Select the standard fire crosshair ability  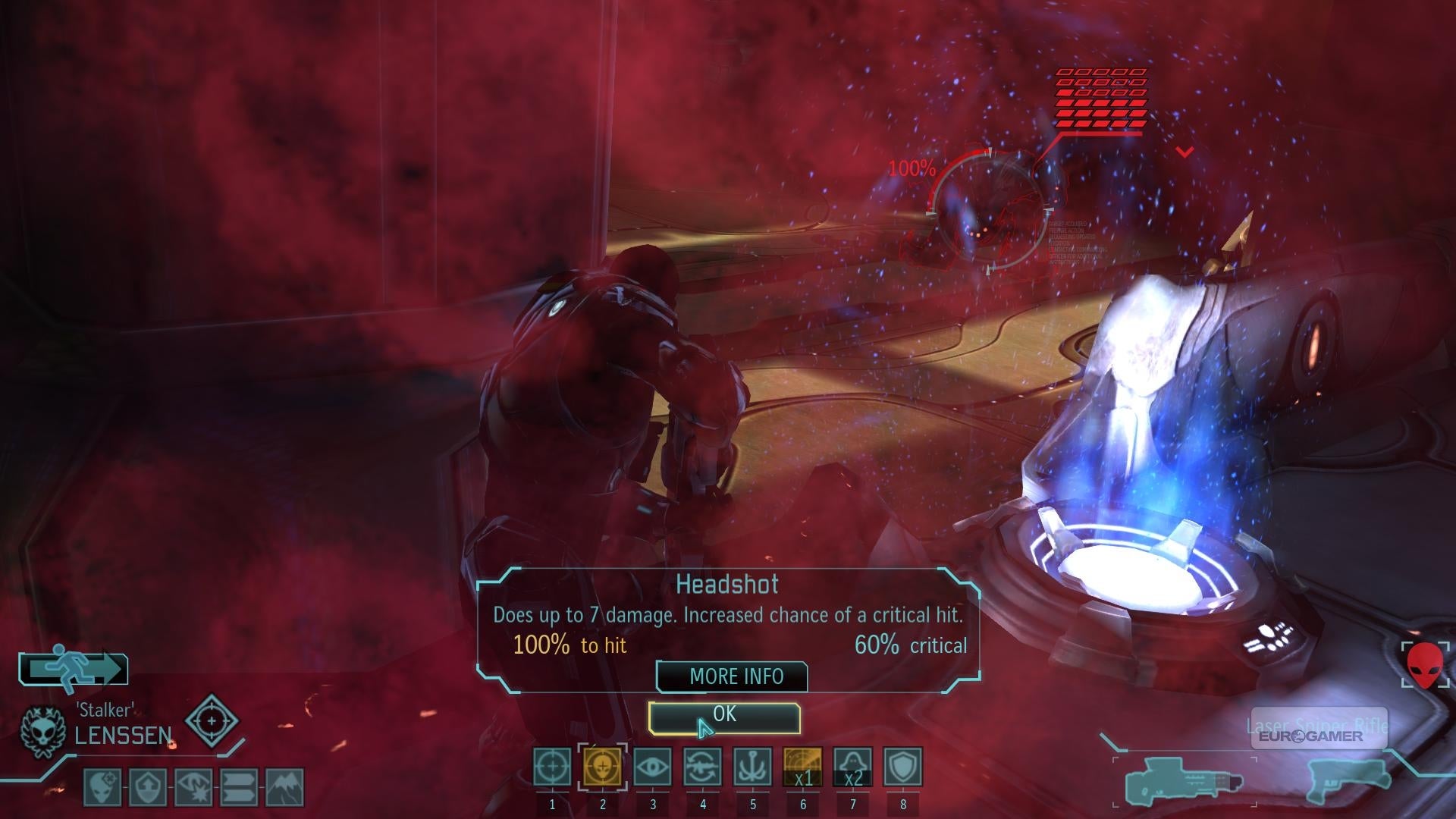click(552, 767)
